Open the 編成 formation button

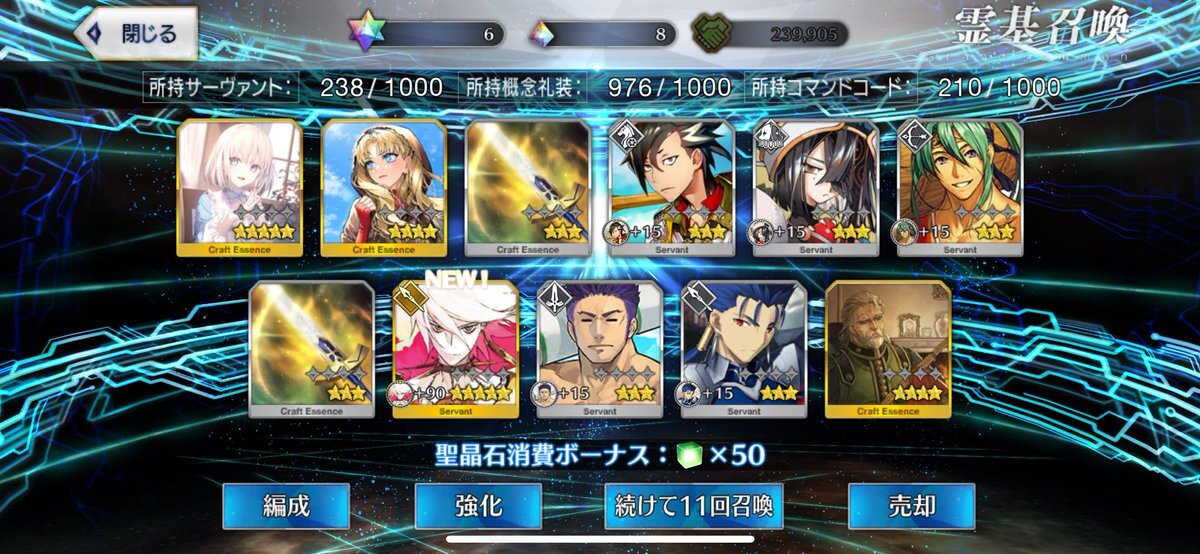tap(285, 506)
